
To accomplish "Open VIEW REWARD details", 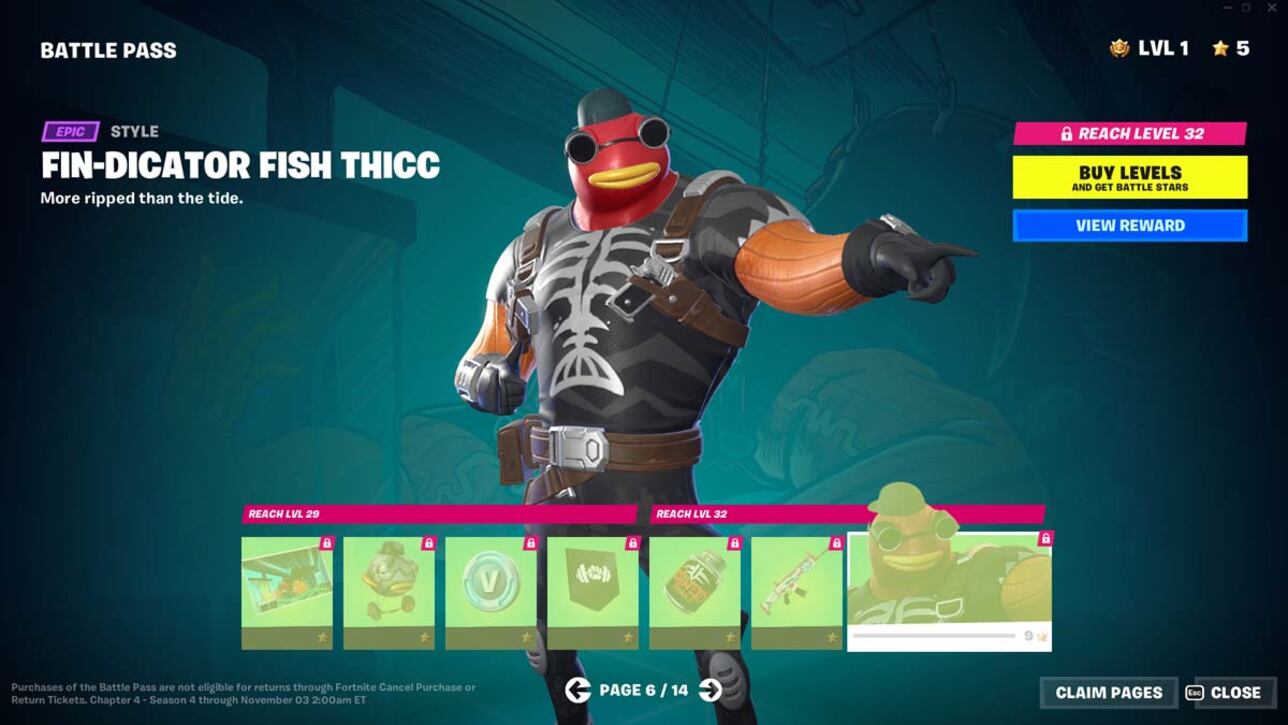I will (x=1130, y=225).
